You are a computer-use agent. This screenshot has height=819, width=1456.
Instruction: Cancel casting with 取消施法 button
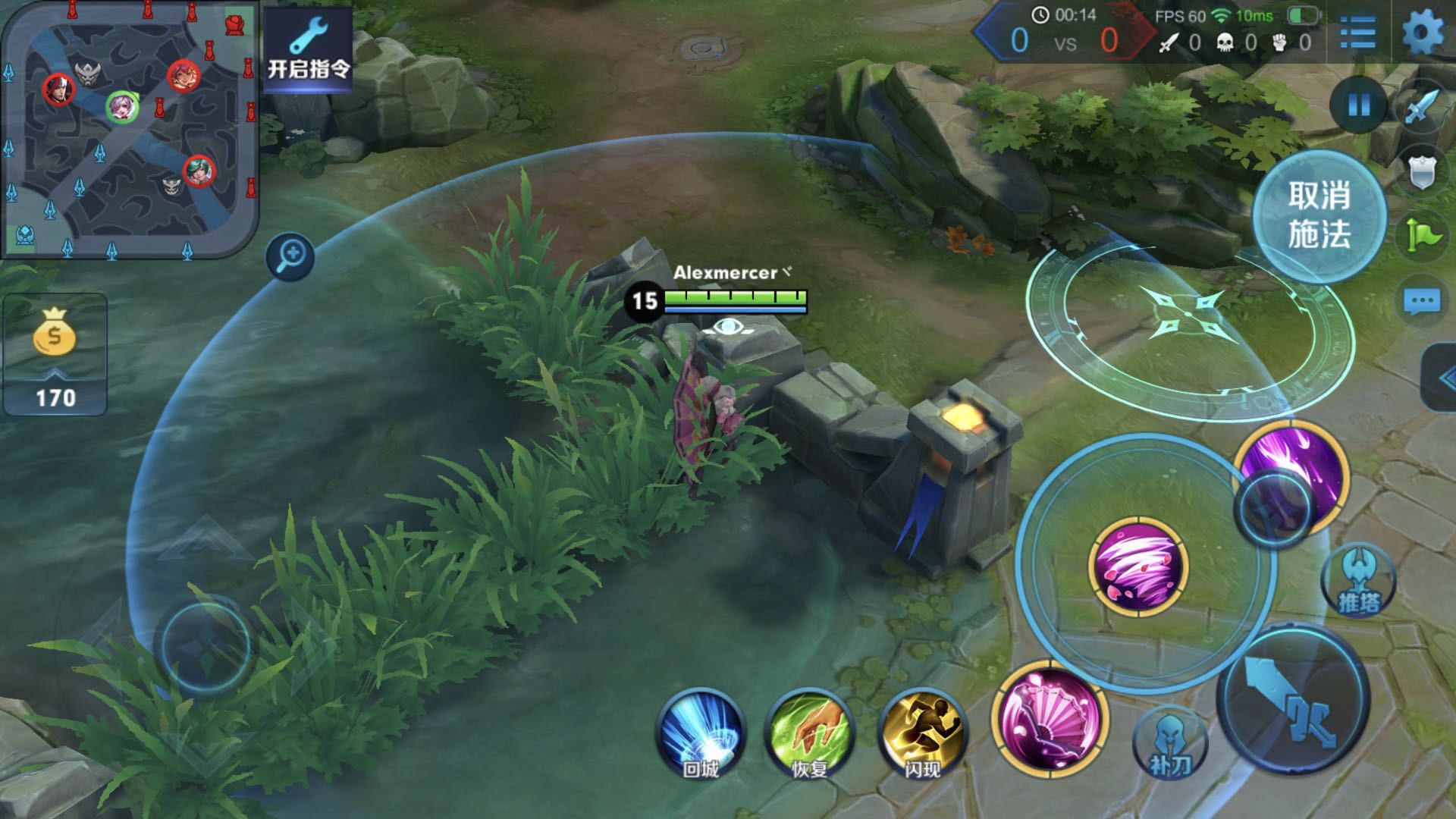(1319, 215)
